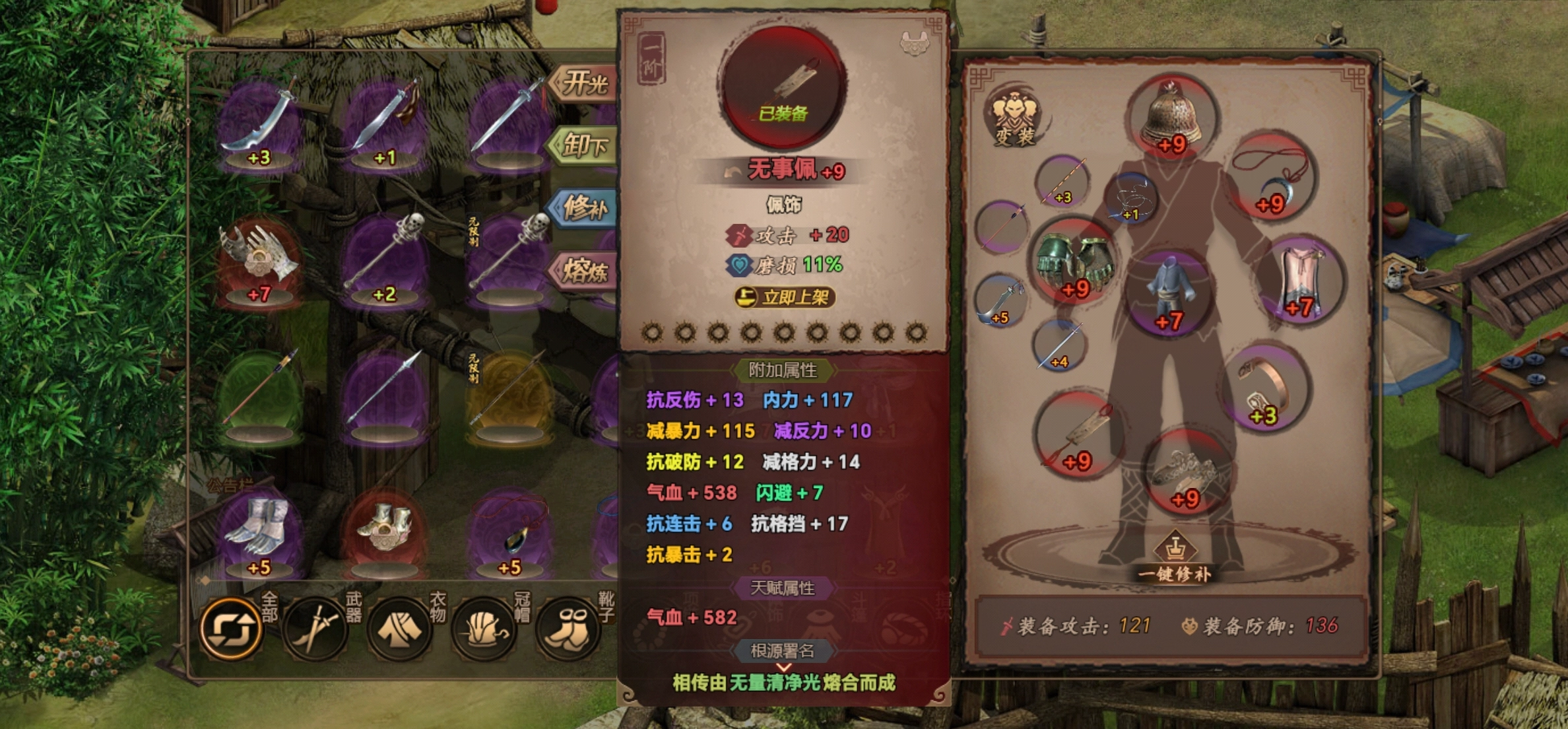Select the 熔炼 smelting option
The height and width of the screenshot is (729, 1568).
pos(584,270)
